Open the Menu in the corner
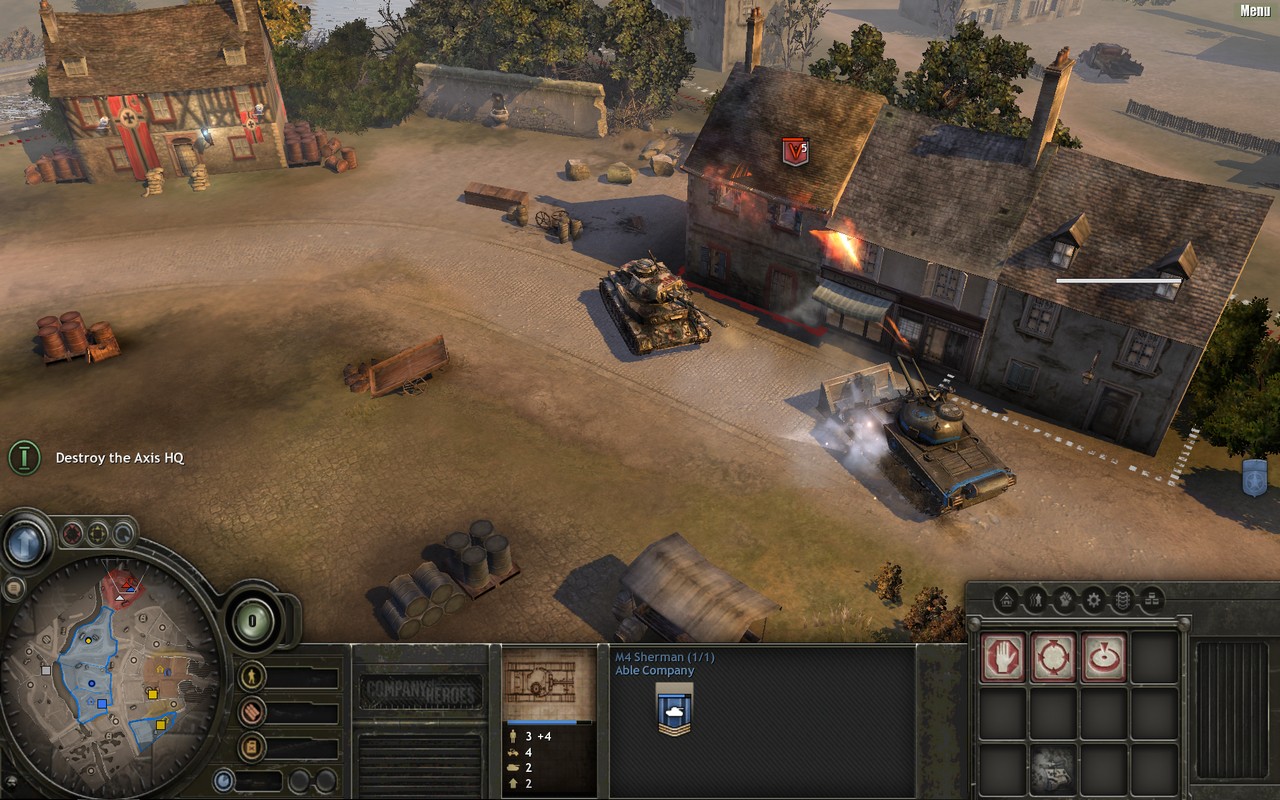Image resolution: width=1280 pixels, height=800 pixels. point(1255,11)
